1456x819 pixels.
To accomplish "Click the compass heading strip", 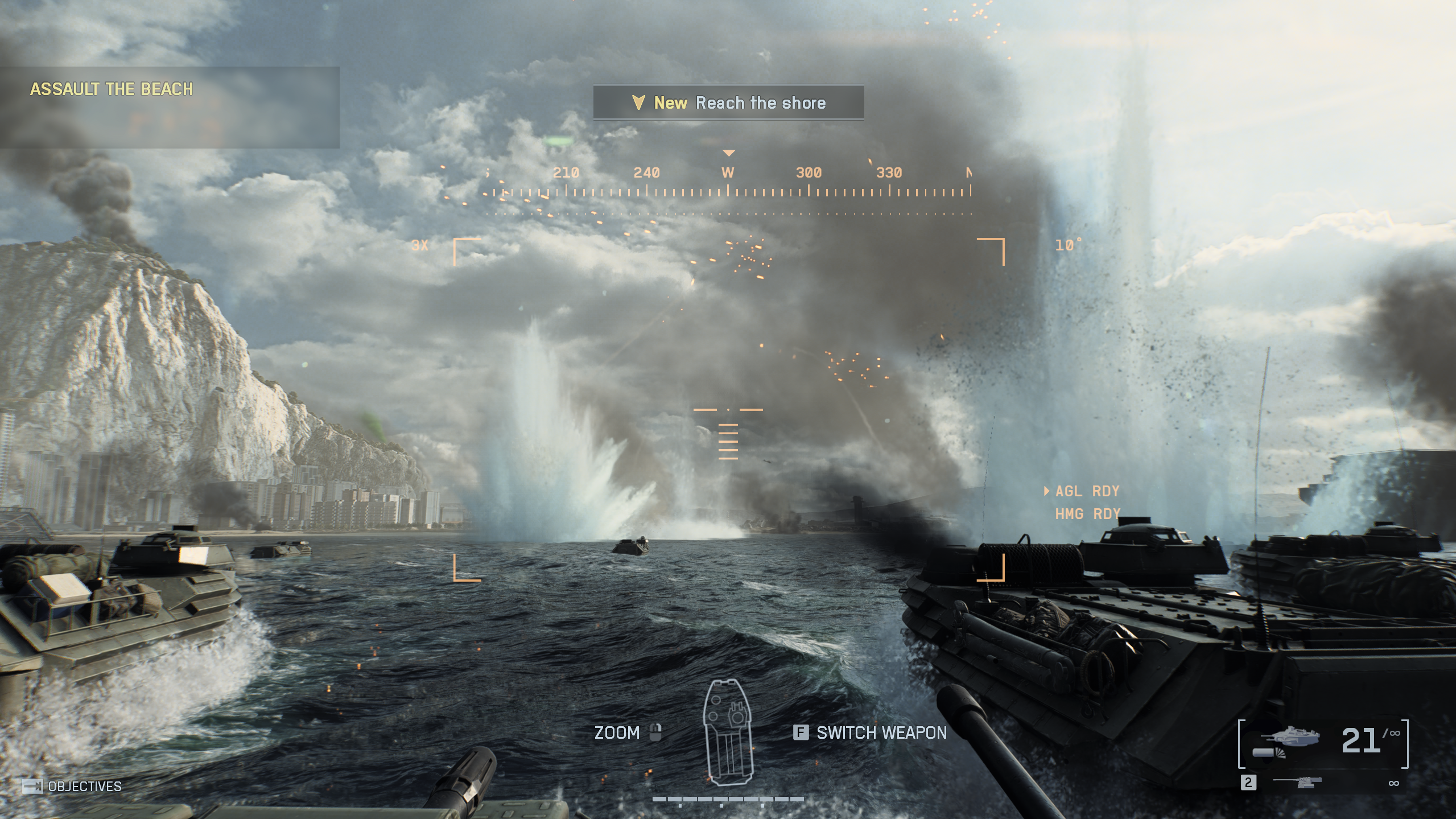I will click(x=728, y=183).
